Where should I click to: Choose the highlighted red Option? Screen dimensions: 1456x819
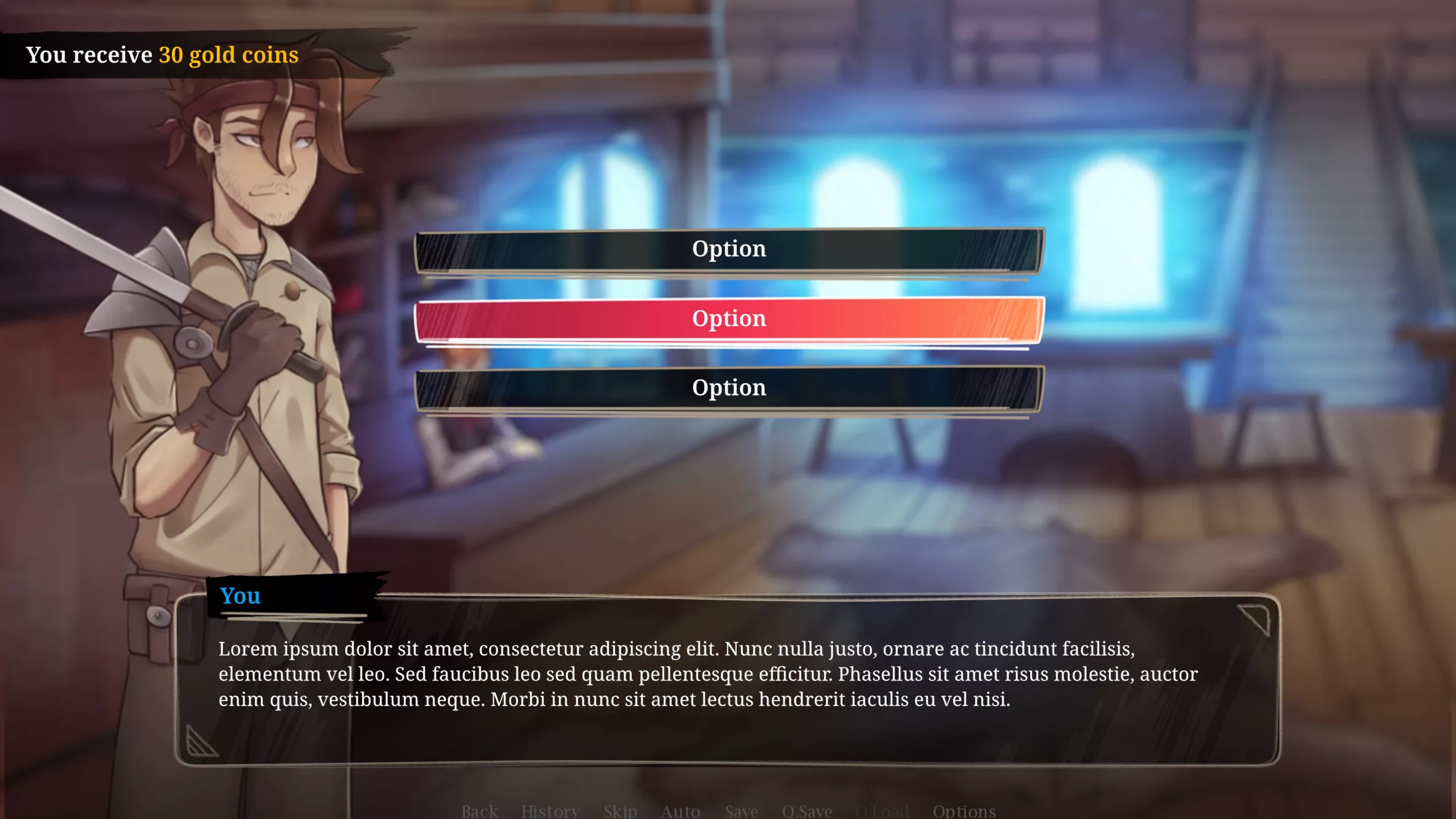(x=729, y=319)
